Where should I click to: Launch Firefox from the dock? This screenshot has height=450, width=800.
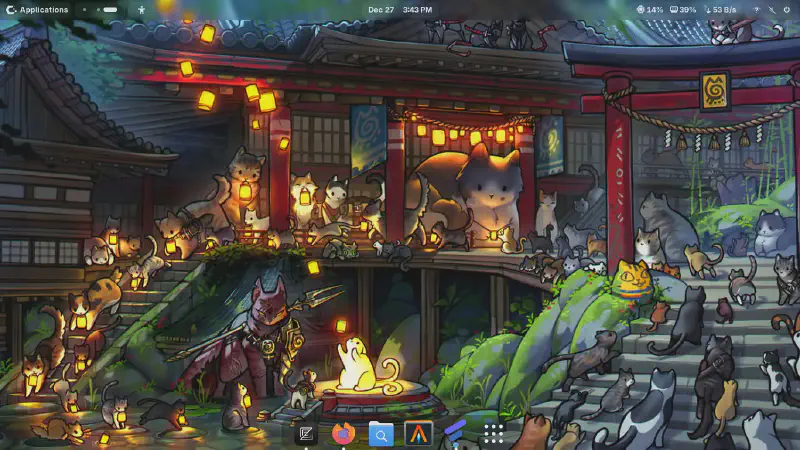[343, 433]
